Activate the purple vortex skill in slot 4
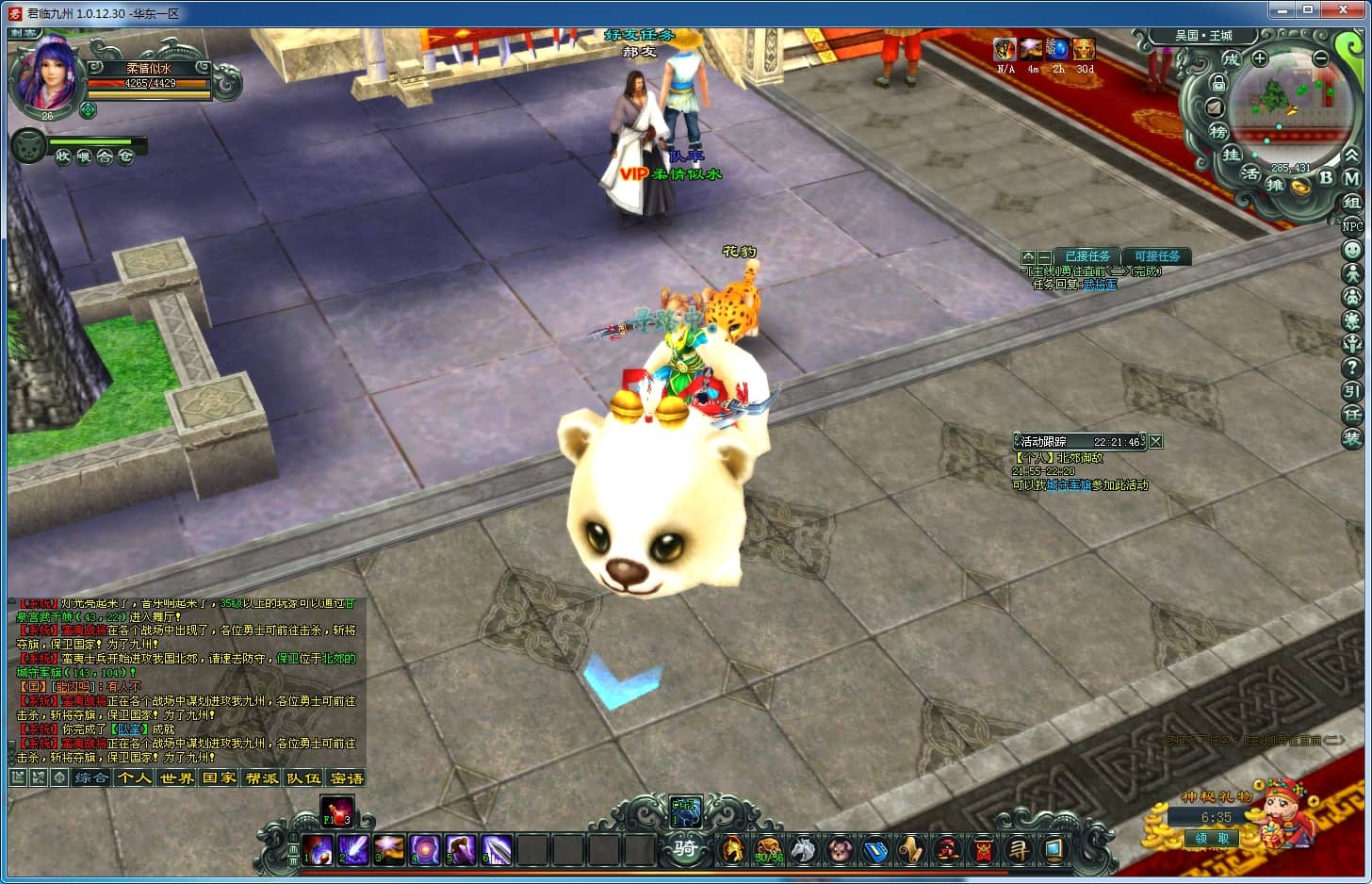Screen dimensions: 1372x884 (x=425, y=849)
